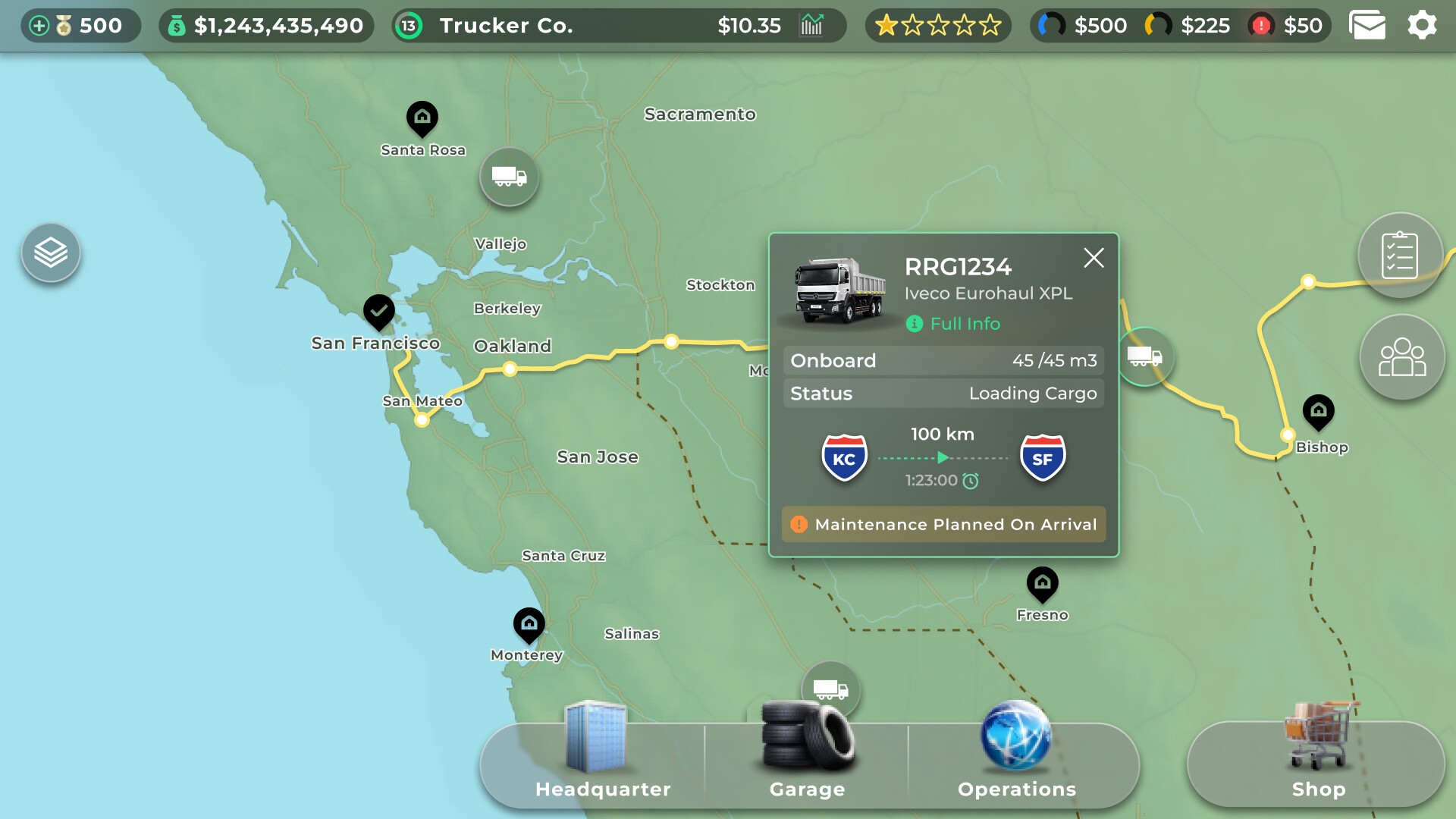Open the mail inbox
The image size is (1456, 819).
click(1367, 25)
